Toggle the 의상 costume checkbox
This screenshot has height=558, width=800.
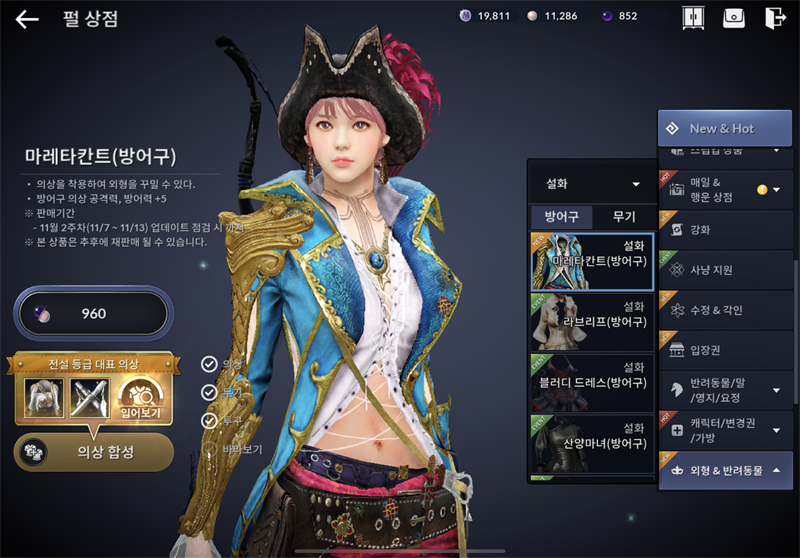209,364
